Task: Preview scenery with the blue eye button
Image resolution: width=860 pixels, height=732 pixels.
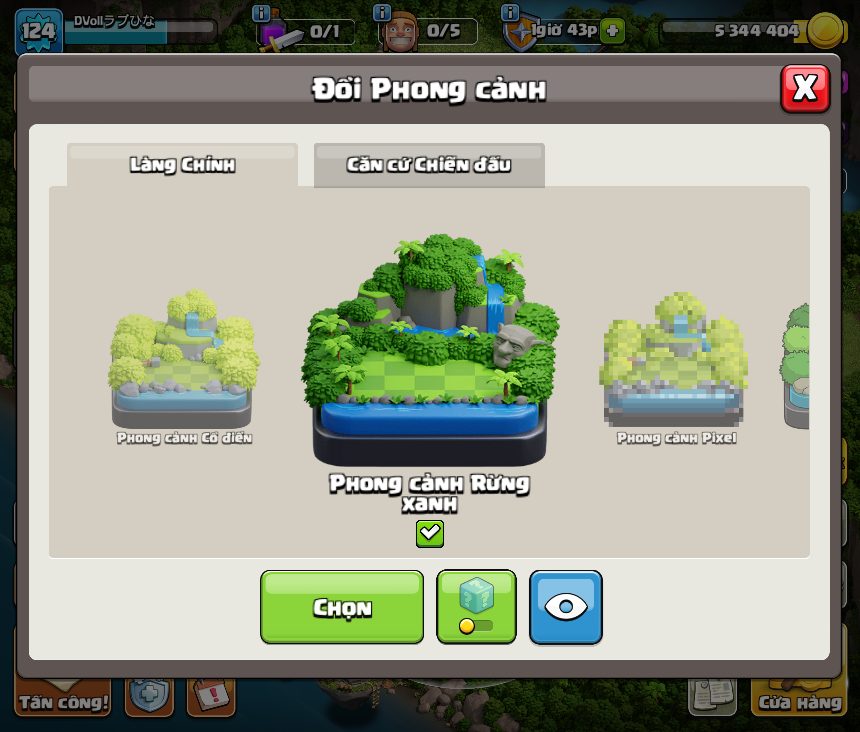Action: pyautogui.click(x=566, y=607)
